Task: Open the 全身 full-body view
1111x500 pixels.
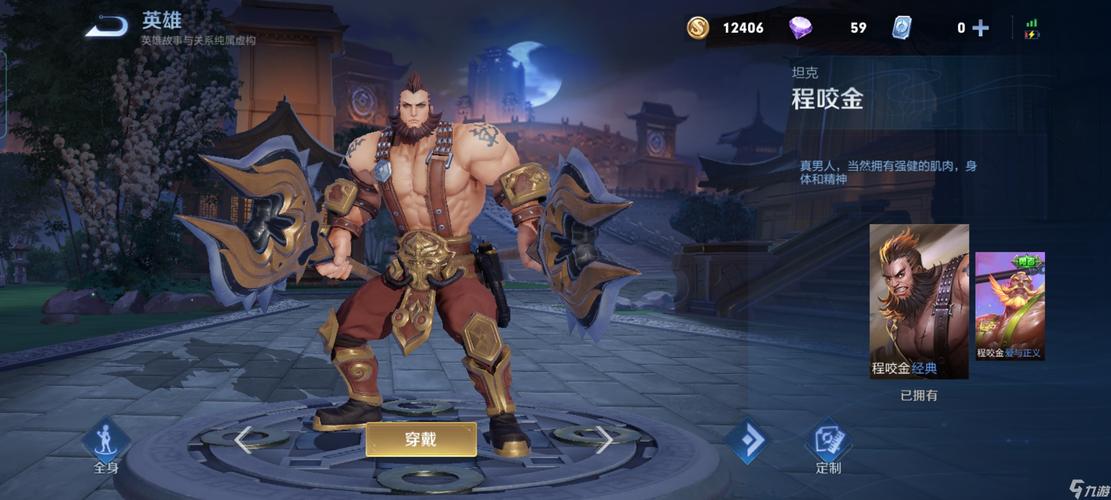Action: tap(106, 443)
